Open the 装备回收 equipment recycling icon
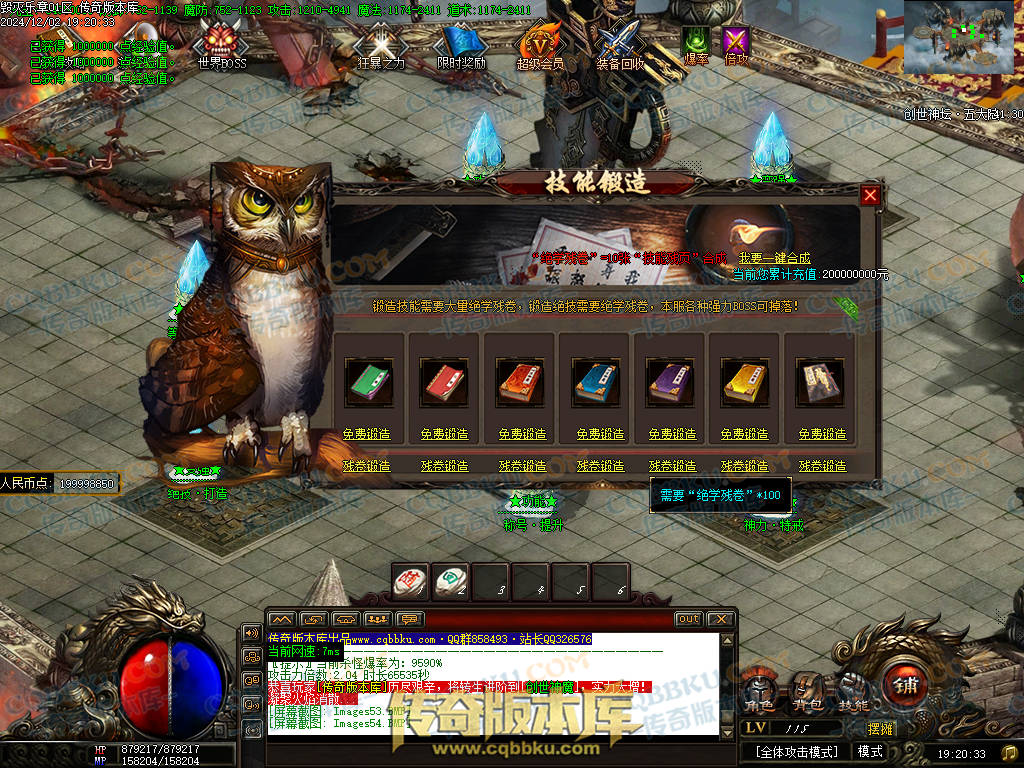The width and height of the screenshot is (1024, 768). [620, 45]
